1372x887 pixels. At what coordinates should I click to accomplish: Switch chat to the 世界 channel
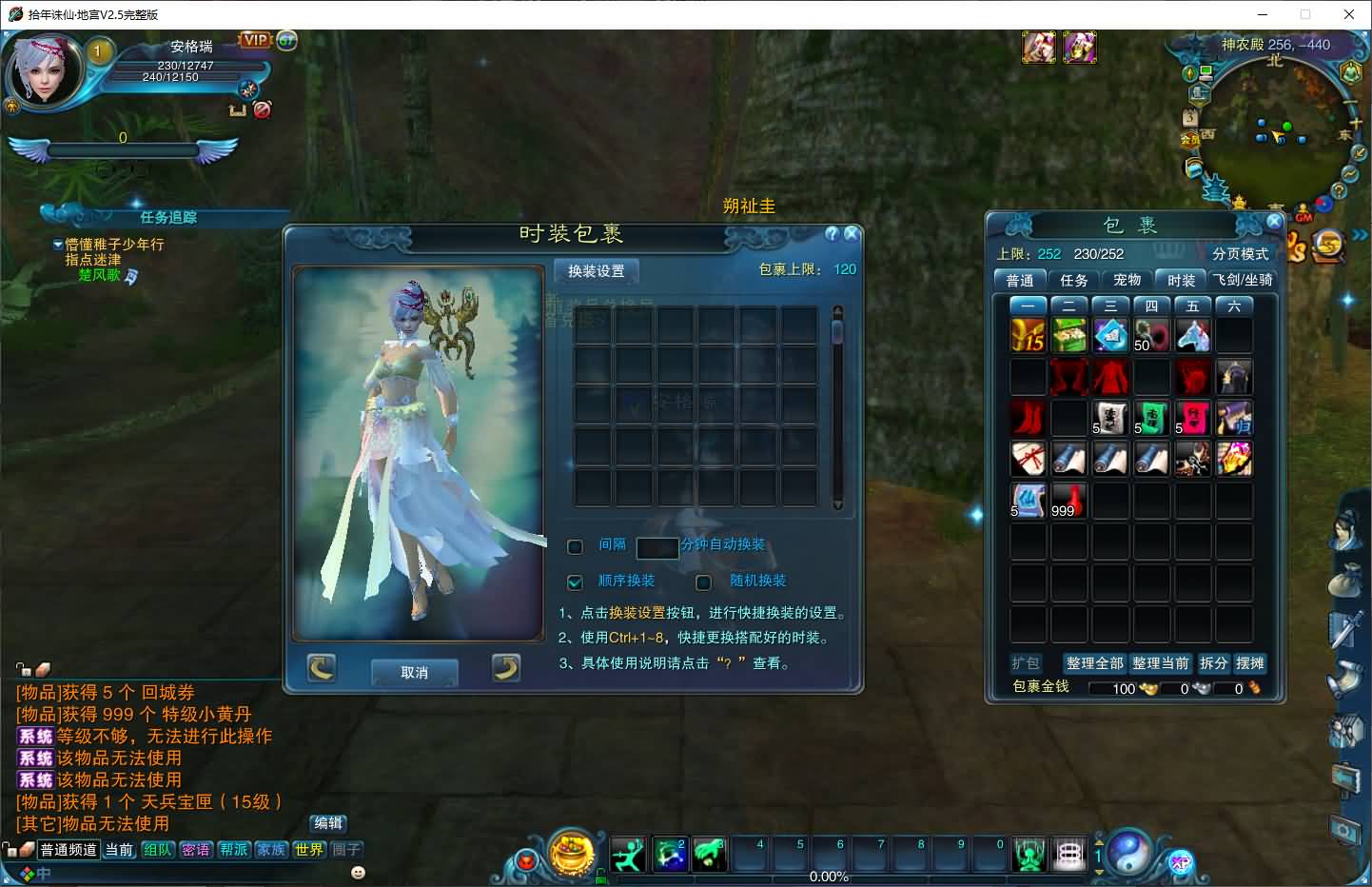click(309, 850)
